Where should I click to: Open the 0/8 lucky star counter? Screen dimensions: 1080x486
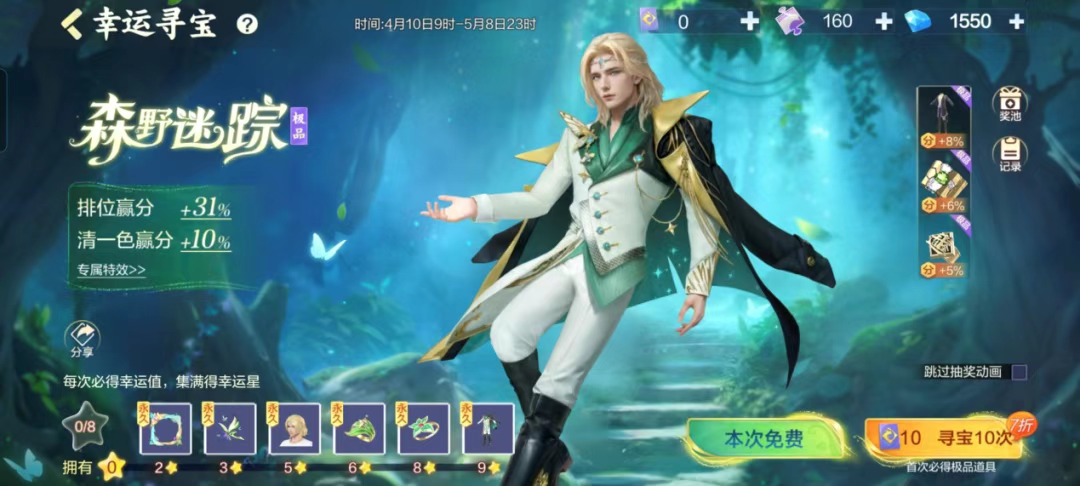[82, 425]
